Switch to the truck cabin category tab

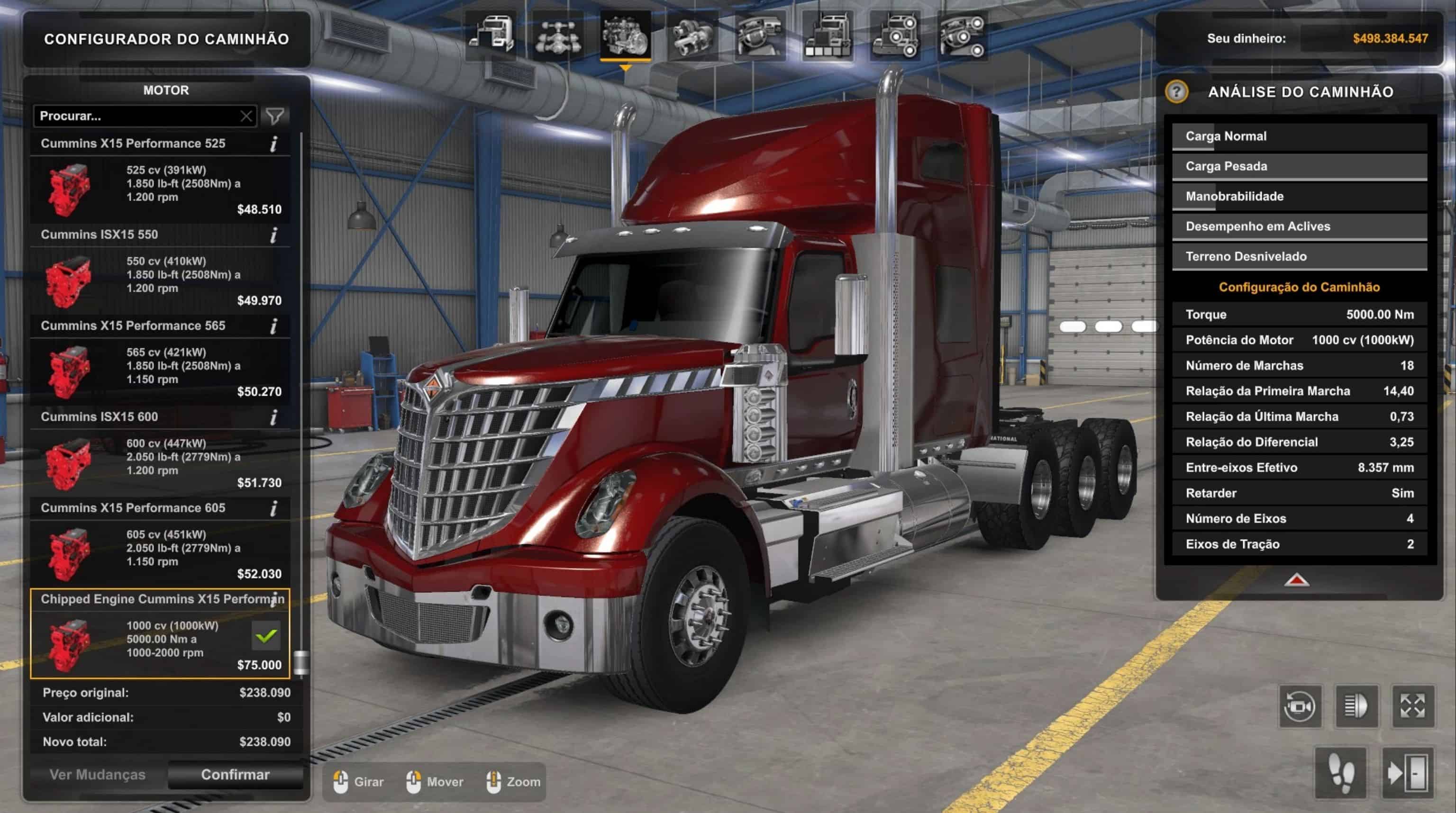pos(491,36)
